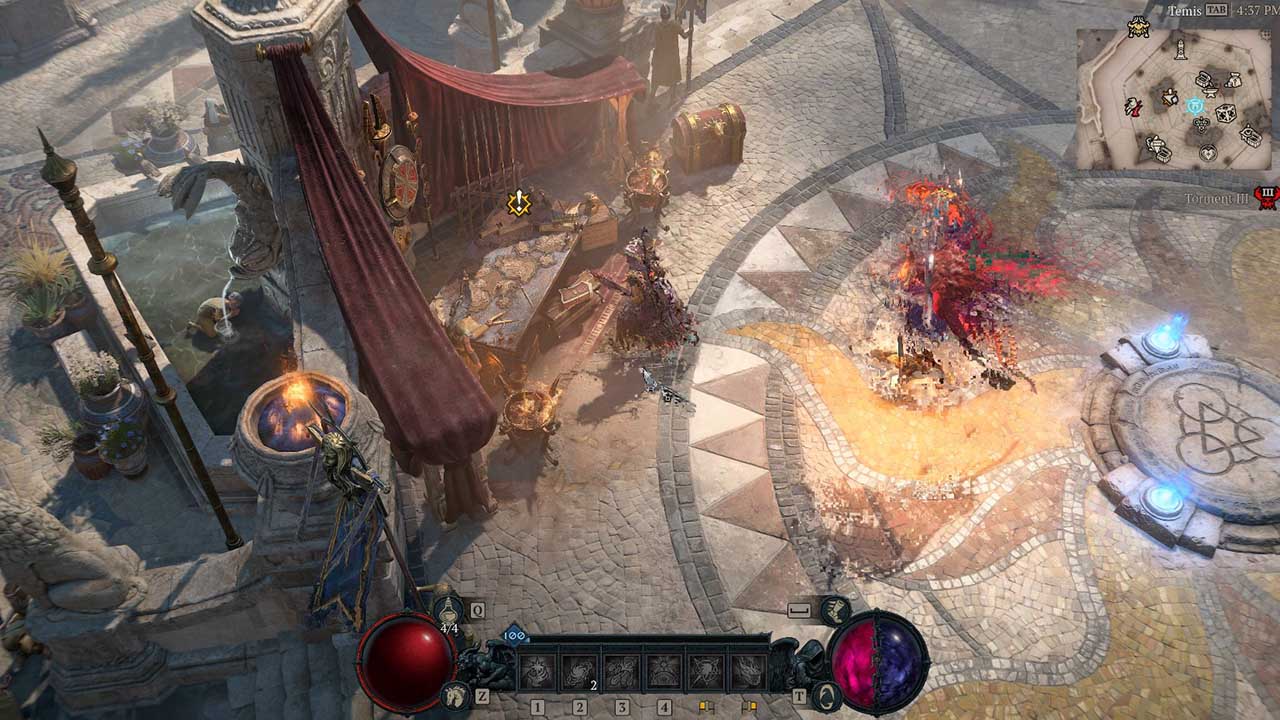Viewport: 1280px width, 720px height.
Task: Click the golden horned marker above the minimap
Action: (x=1137, y=28)
